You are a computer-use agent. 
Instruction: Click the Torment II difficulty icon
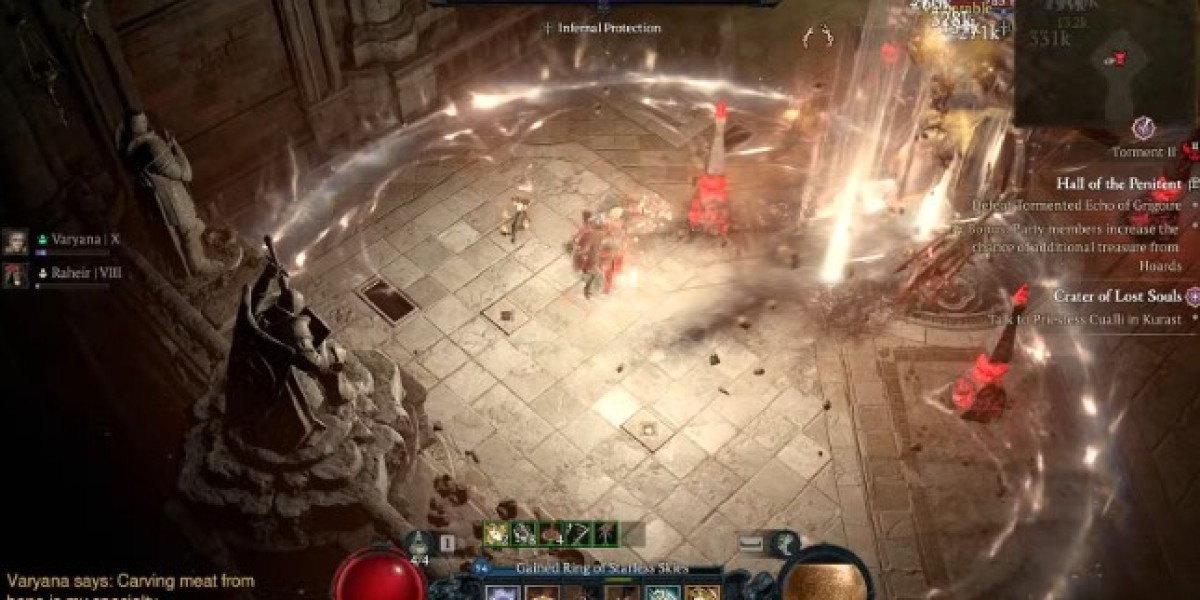[1143, 128]
